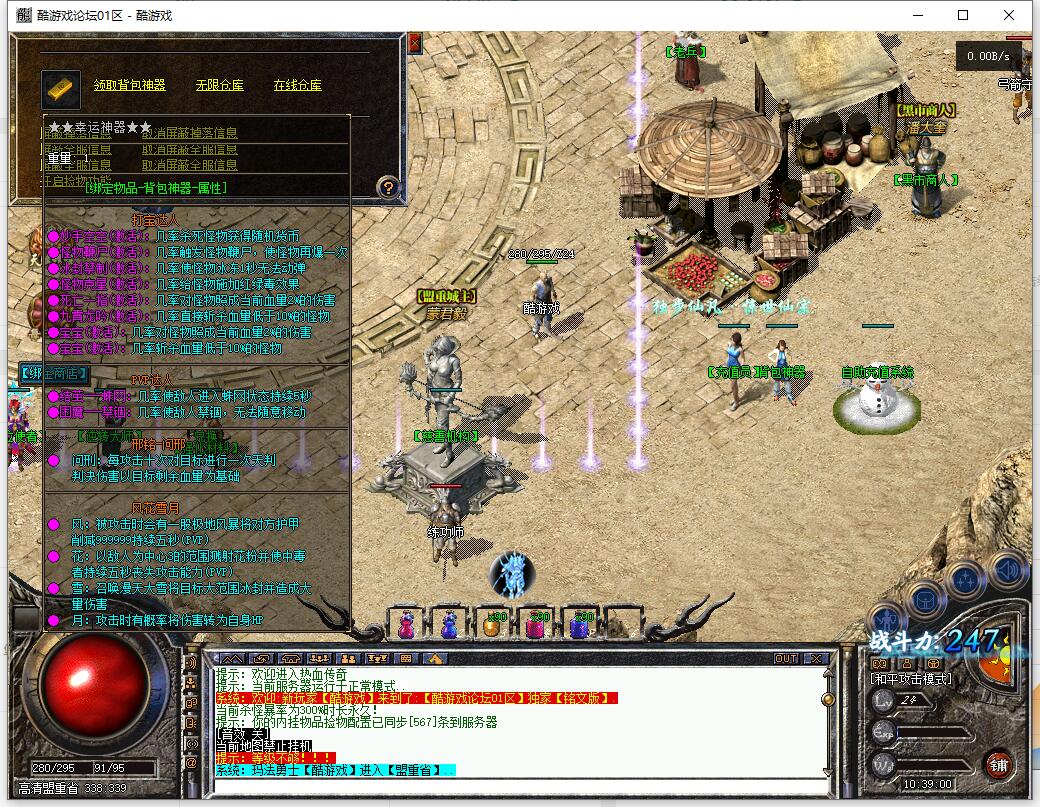Screen dimensions: 1040x807
Task: Open the question mark help button
Action: [x=390, y=187]
